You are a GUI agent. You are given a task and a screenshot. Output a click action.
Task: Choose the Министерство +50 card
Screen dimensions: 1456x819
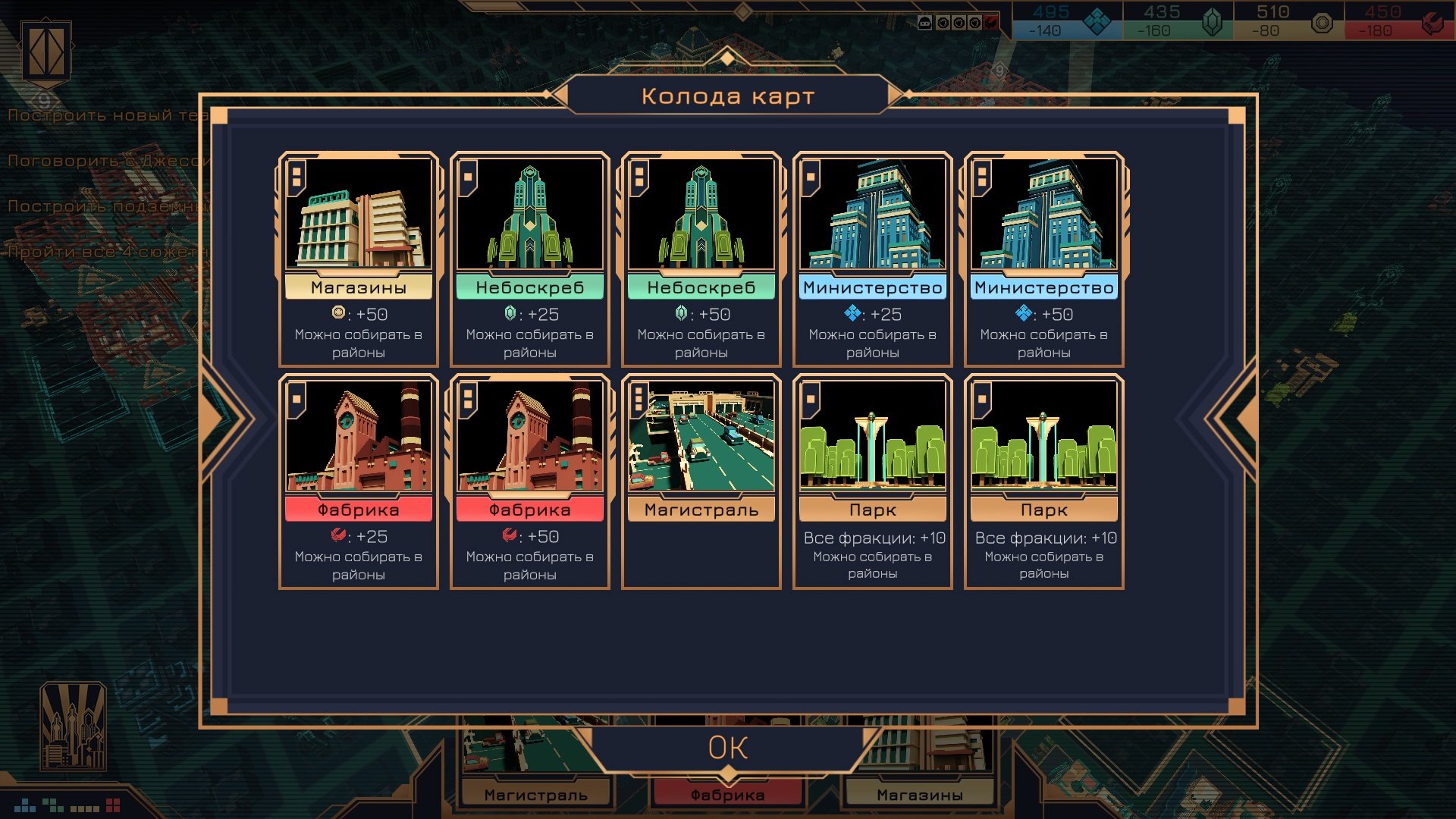1044,259
